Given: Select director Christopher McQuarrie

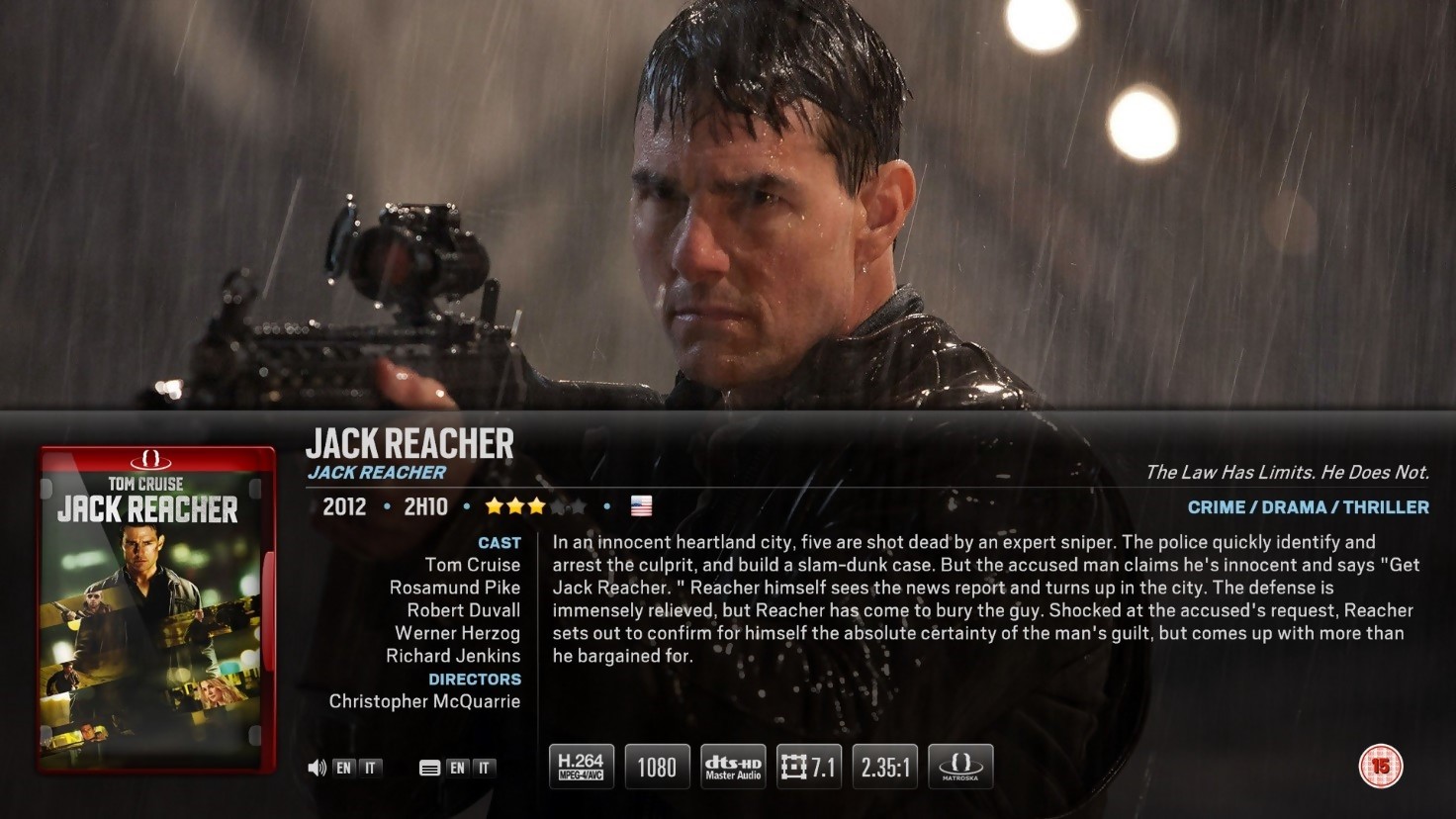Looking at the screenshot, I should tap(424, 701).
